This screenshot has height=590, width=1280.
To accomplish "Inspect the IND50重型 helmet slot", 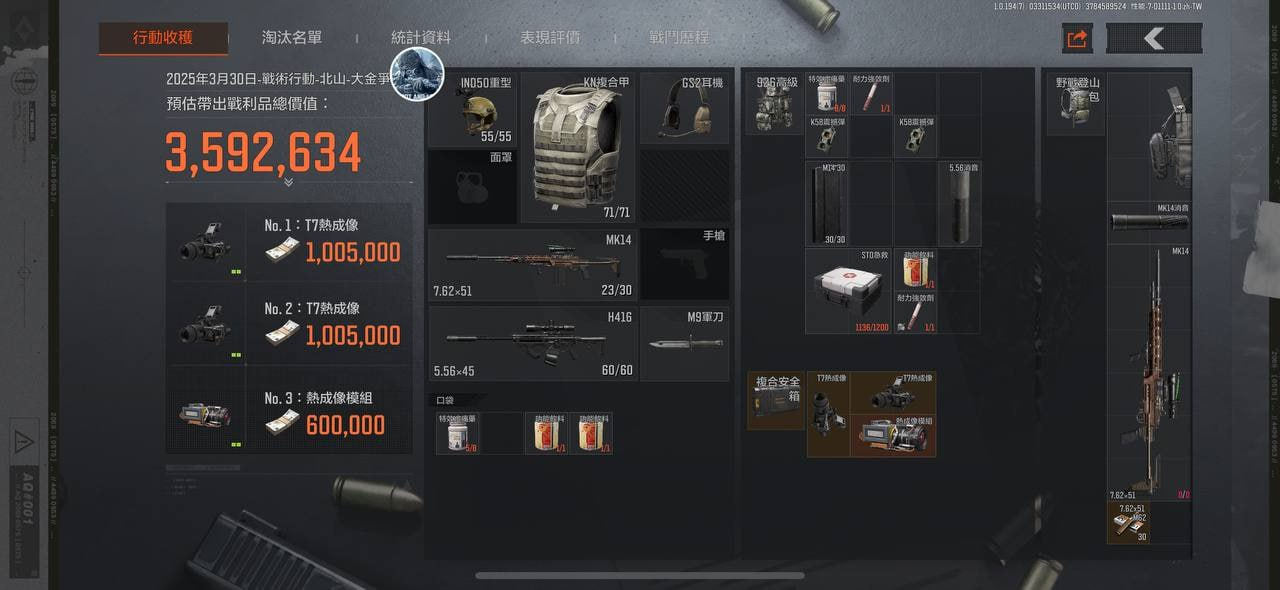I will click(473, 109).
